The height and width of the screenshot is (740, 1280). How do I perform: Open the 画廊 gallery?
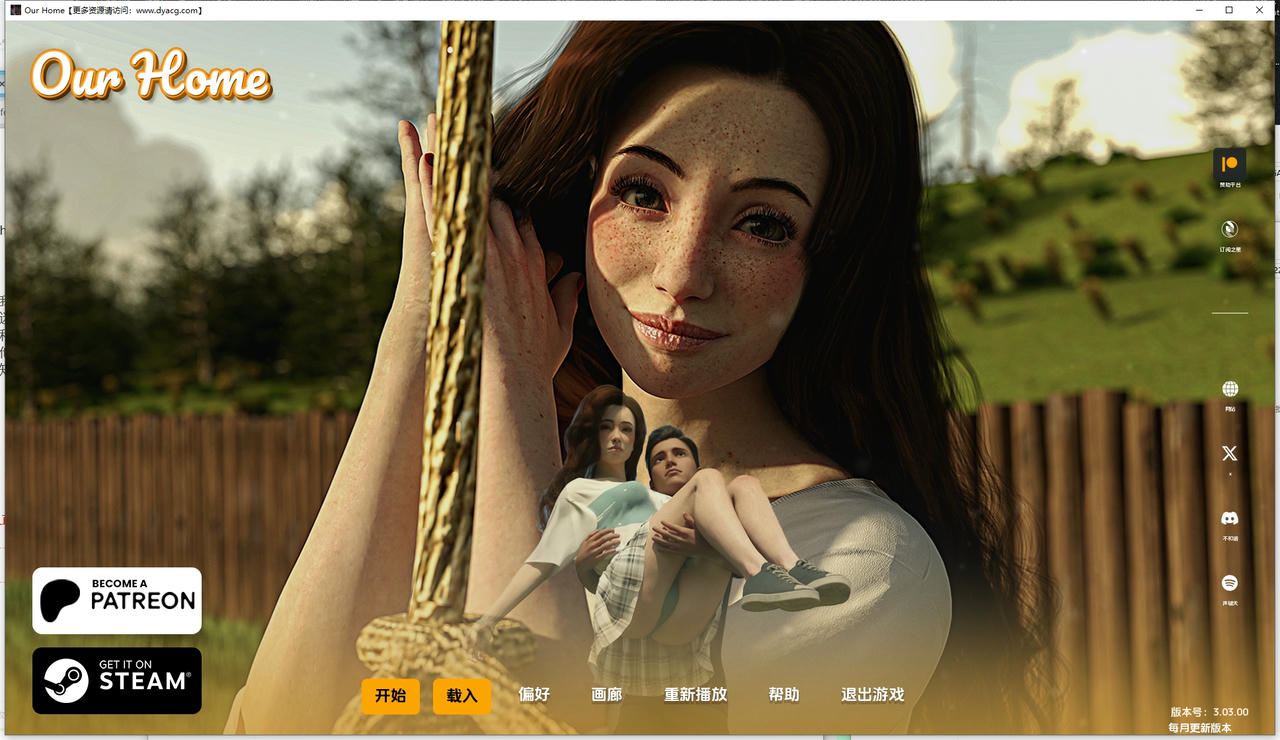pos(605,694)
